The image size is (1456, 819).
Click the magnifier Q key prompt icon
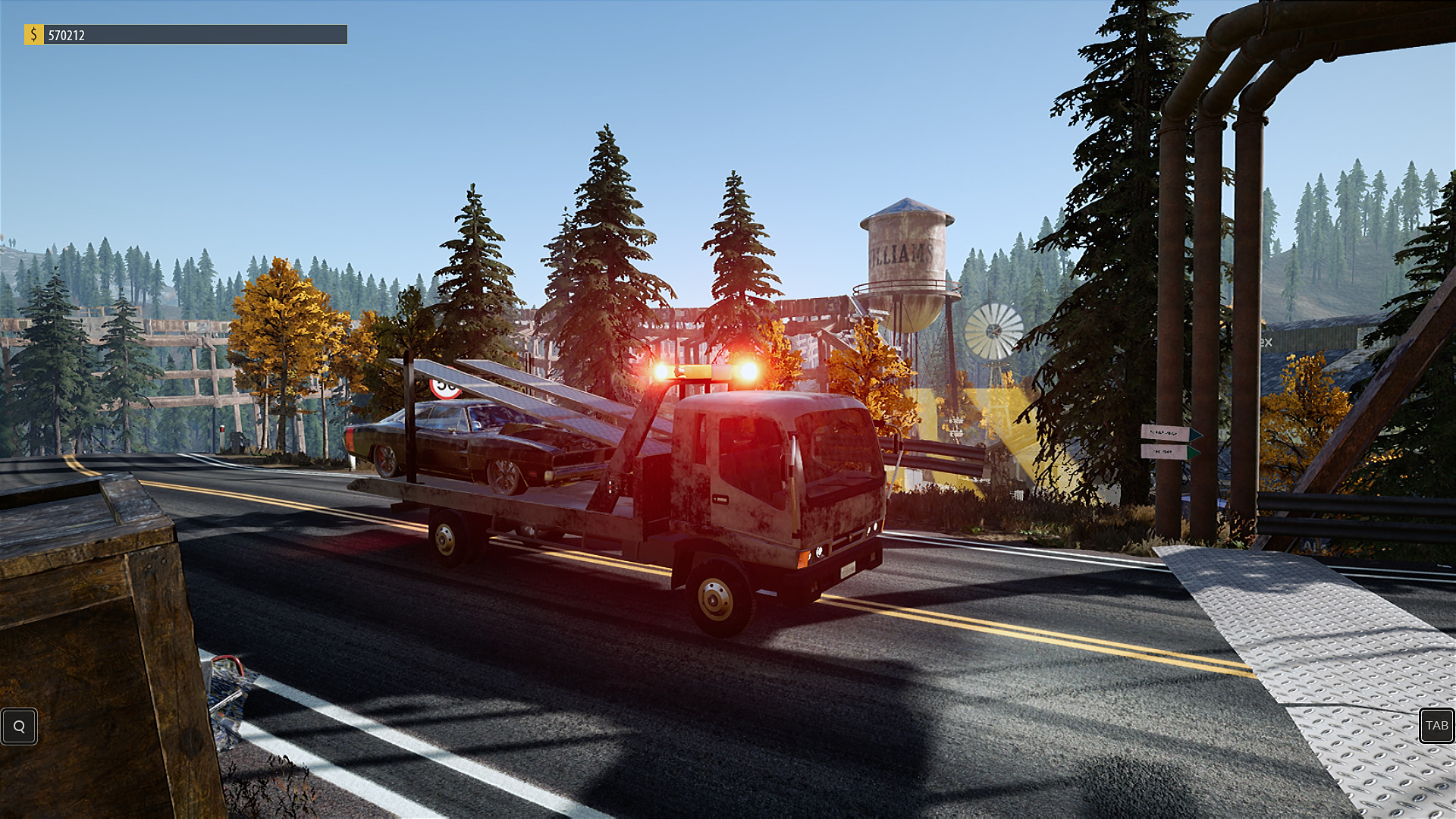(19, 726)
